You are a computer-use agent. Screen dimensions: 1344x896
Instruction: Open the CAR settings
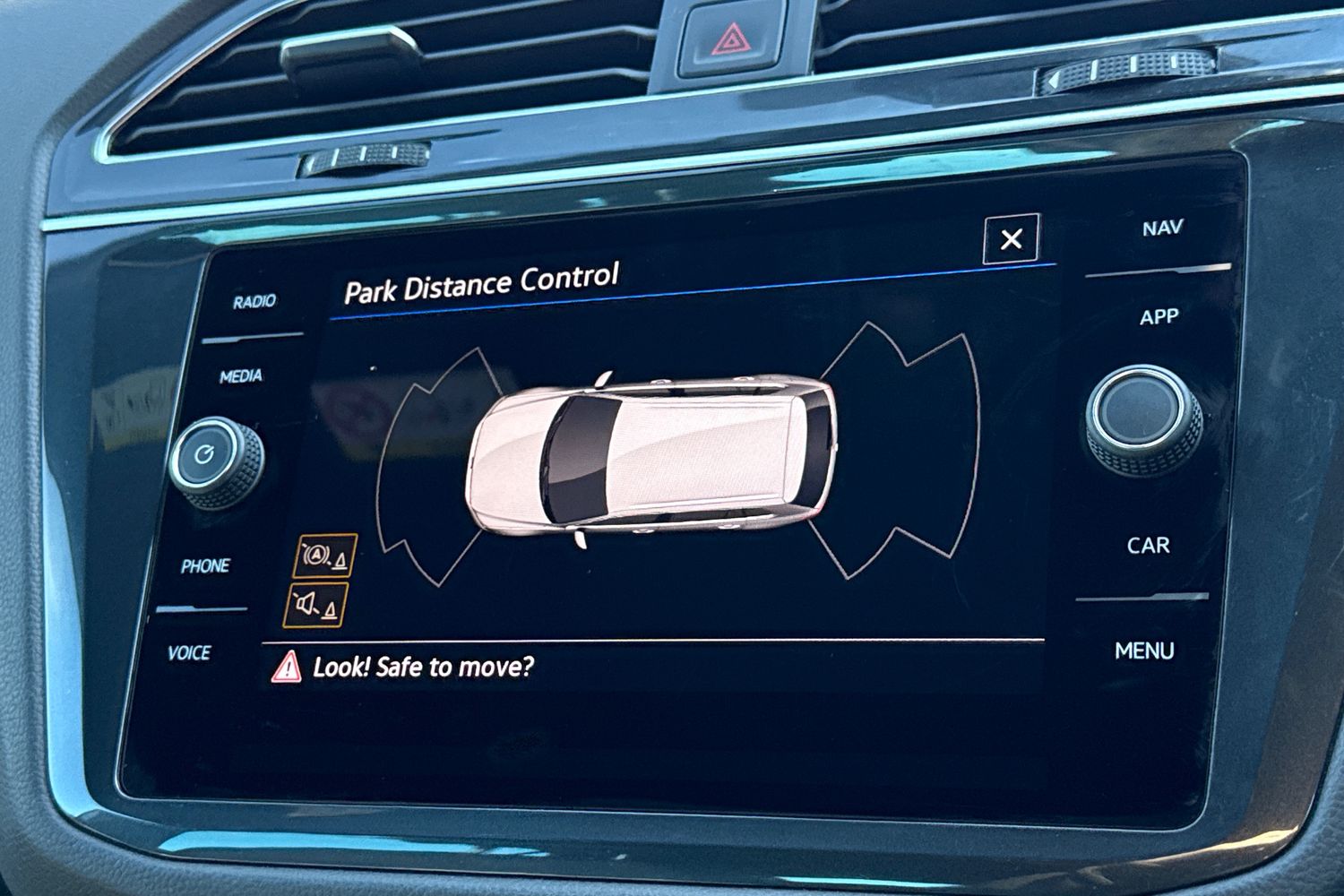[1148, 545]
